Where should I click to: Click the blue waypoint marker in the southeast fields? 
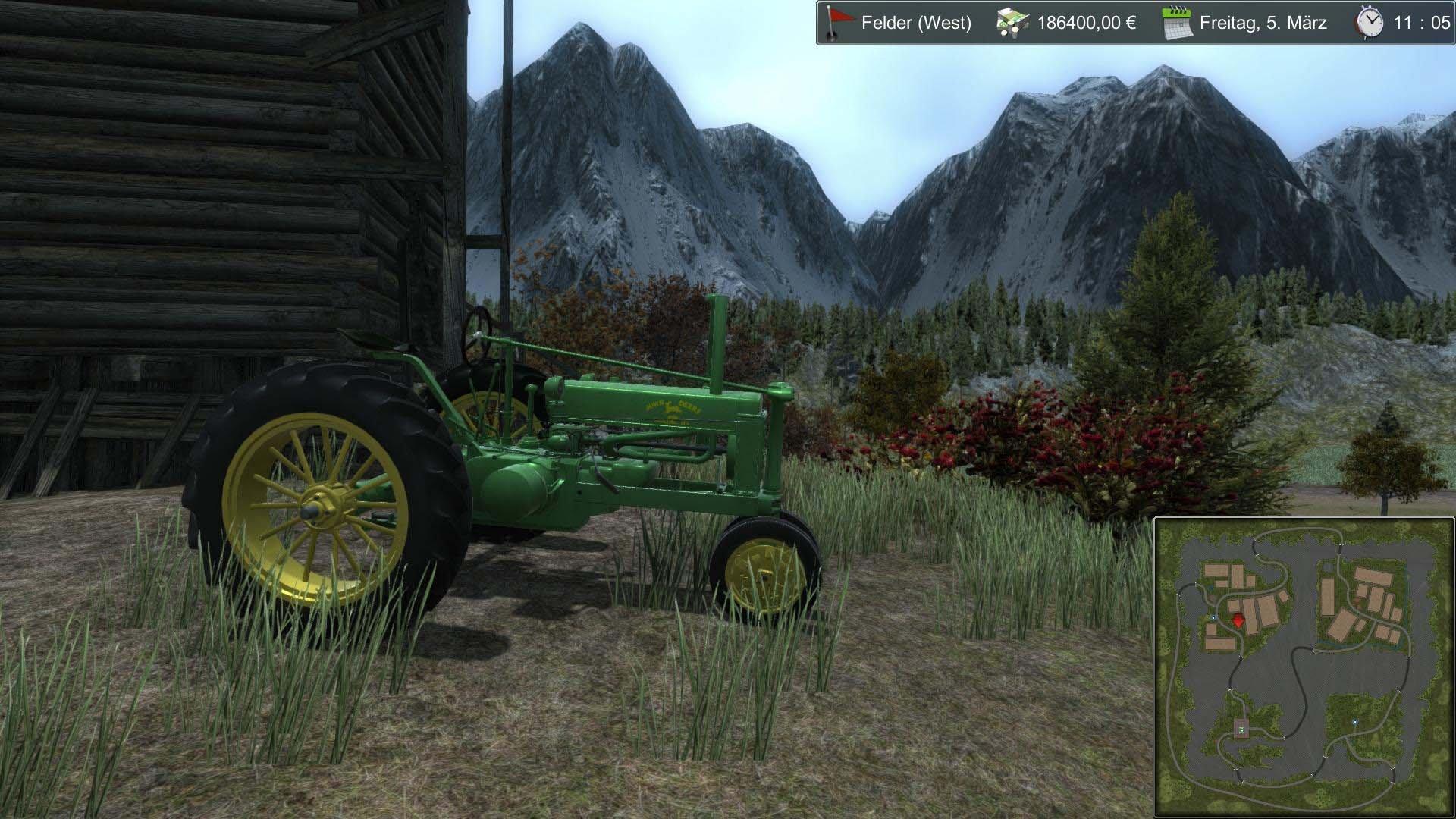pos(1354,722)
